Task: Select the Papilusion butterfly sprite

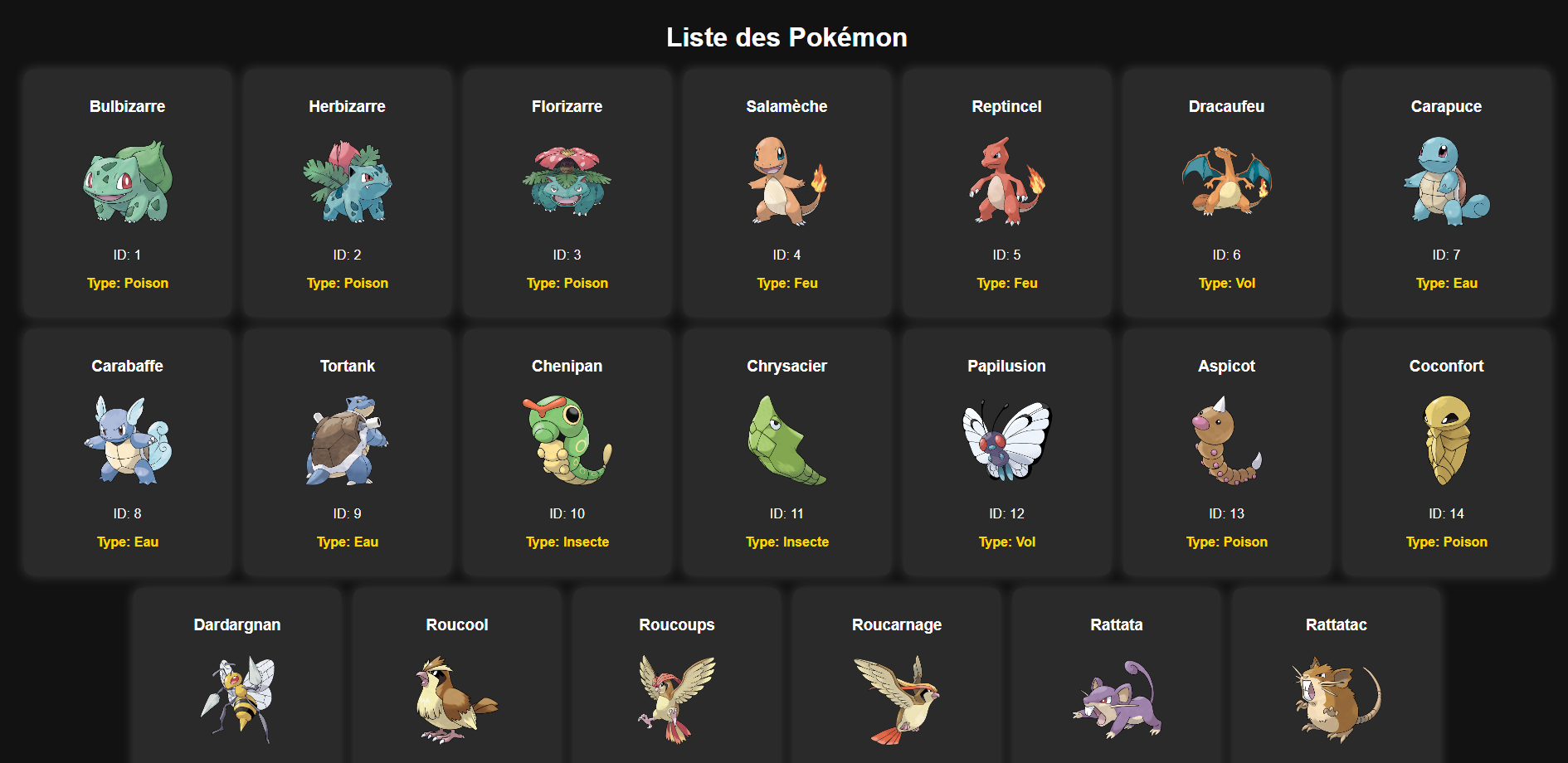Action: pos(1006,442)
